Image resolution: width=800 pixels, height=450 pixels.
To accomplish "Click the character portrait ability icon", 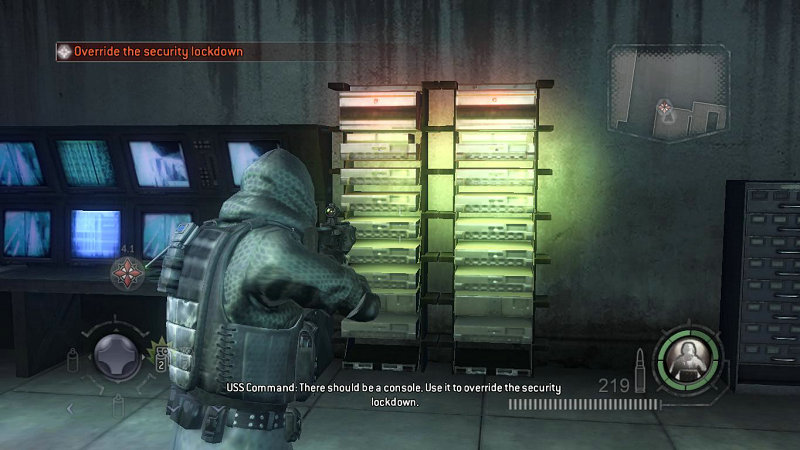I will pos(687,354).
